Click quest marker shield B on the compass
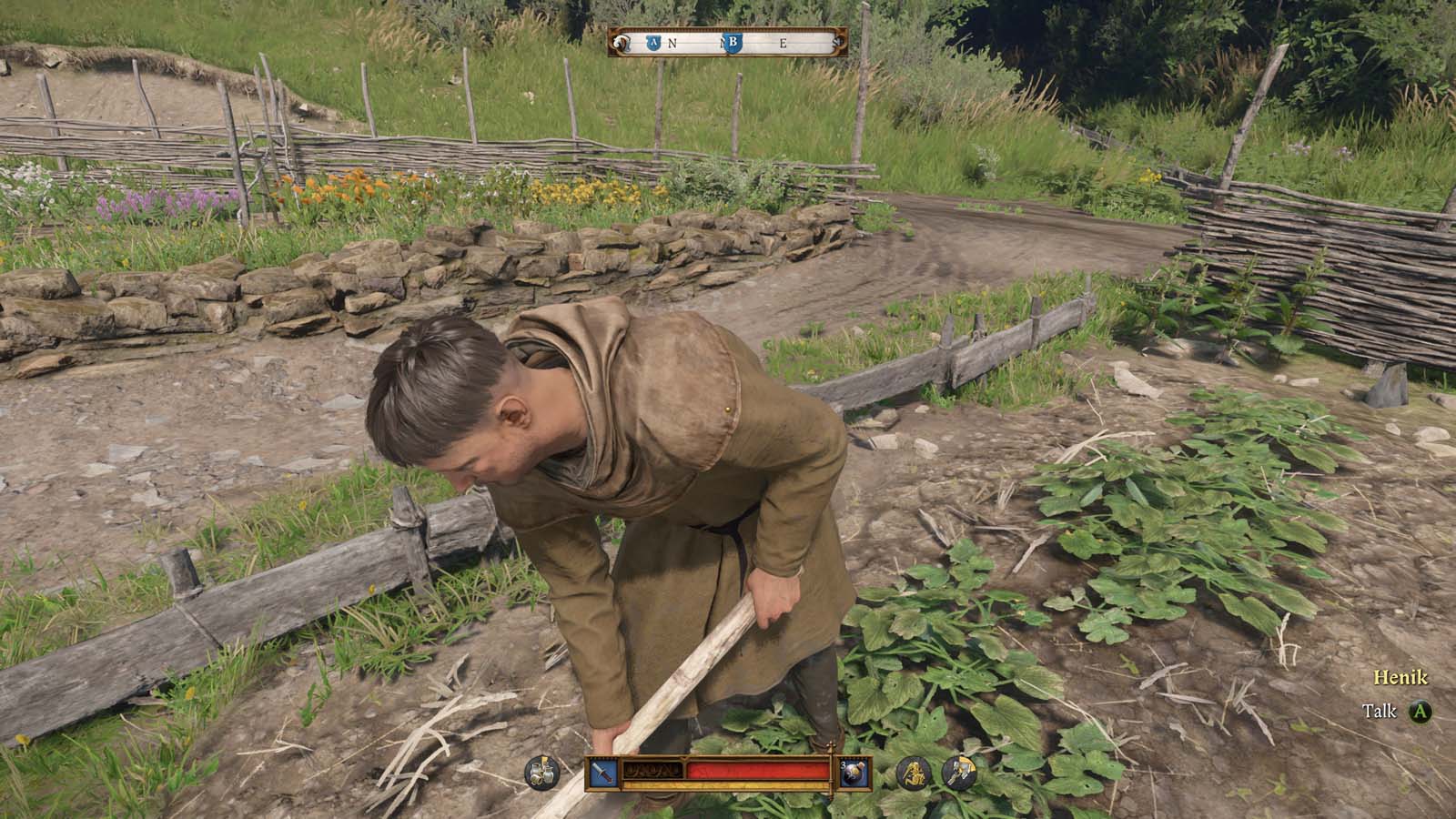The width and height of the screenshot is (1456, 819). 733,43
